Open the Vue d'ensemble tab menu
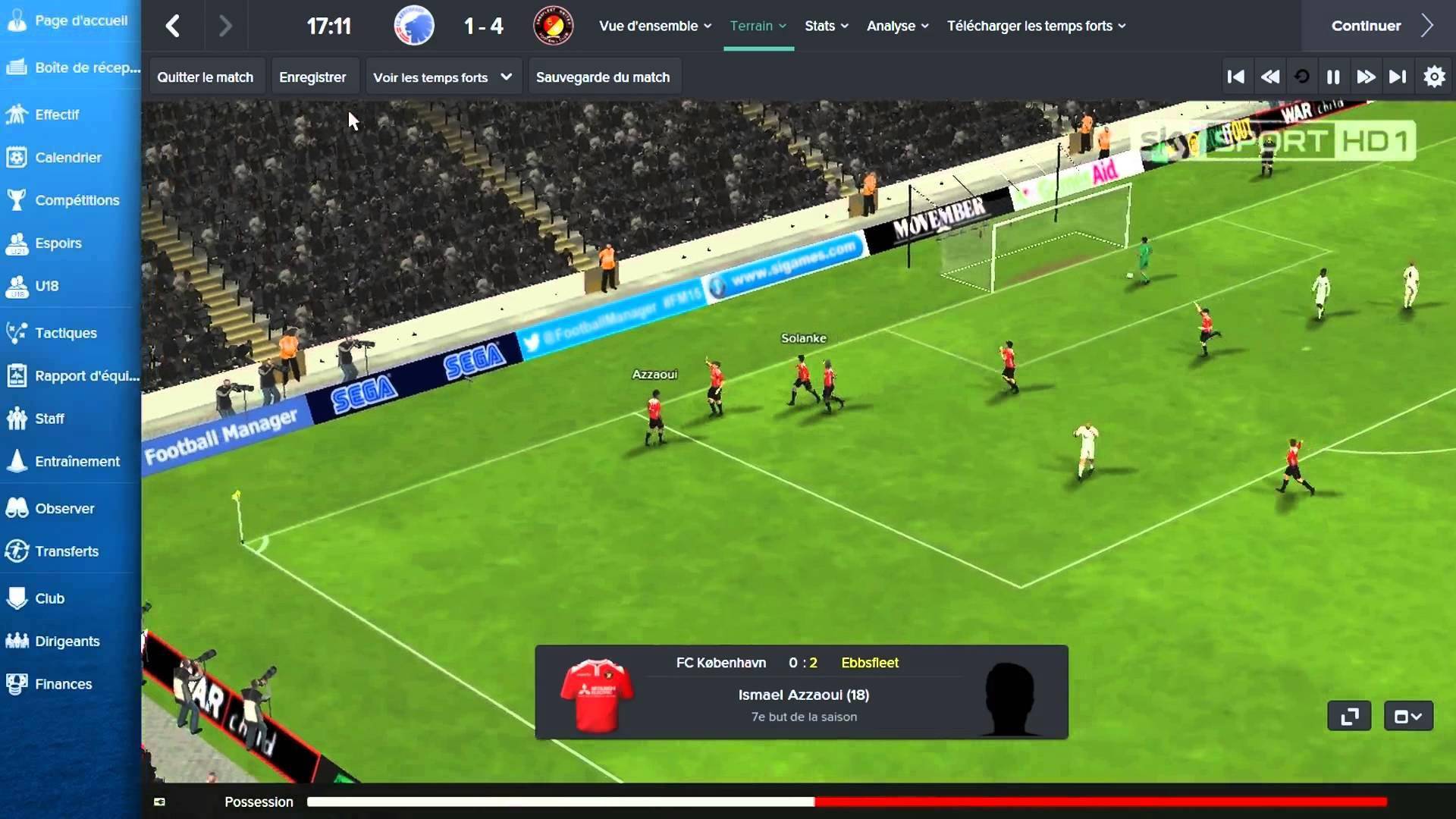1456x819 pixels. [x=655, y=26]
